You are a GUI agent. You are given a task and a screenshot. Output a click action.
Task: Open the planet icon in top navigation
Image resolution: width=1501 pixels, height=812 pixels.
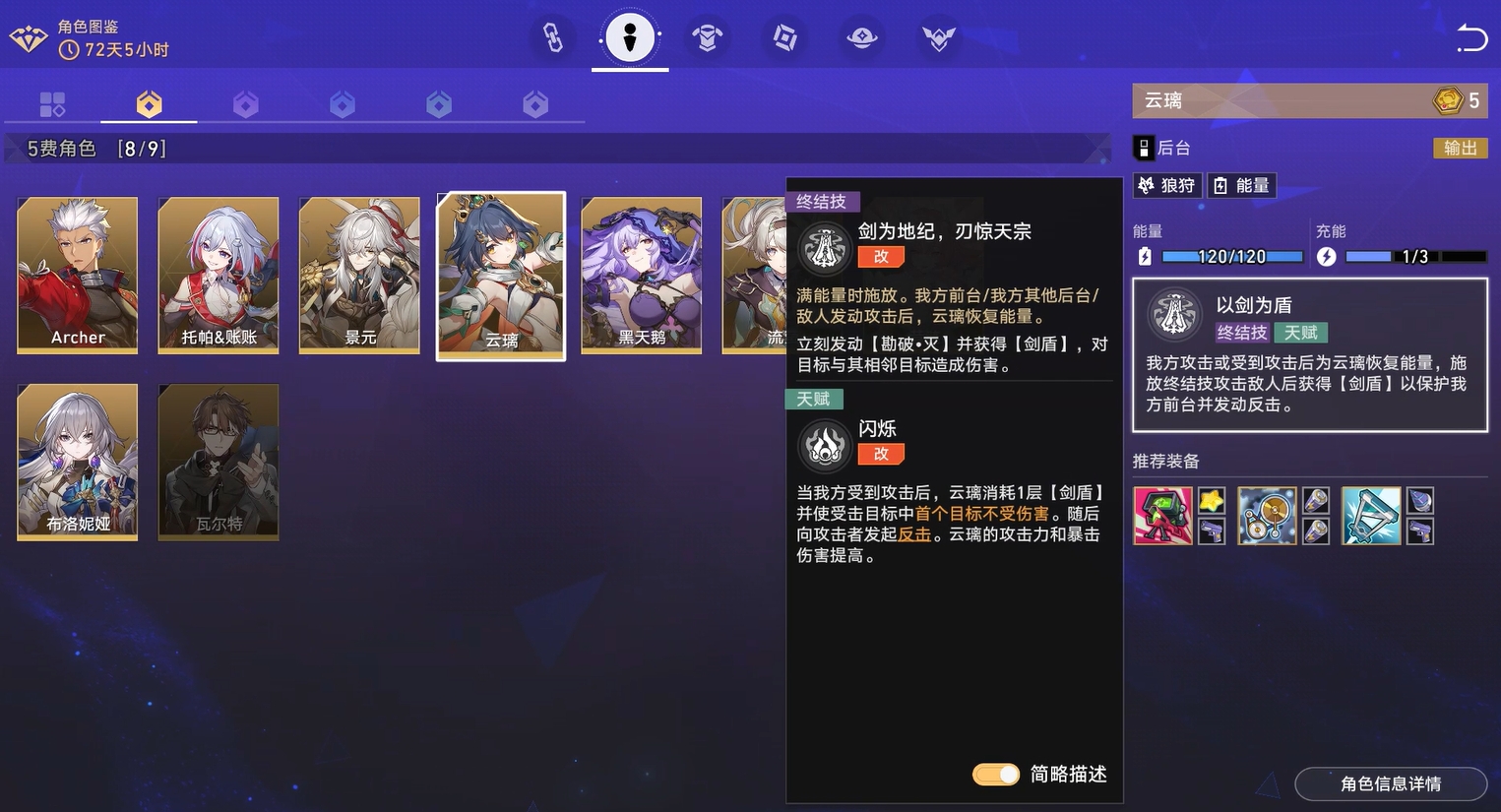pos(861,38)
